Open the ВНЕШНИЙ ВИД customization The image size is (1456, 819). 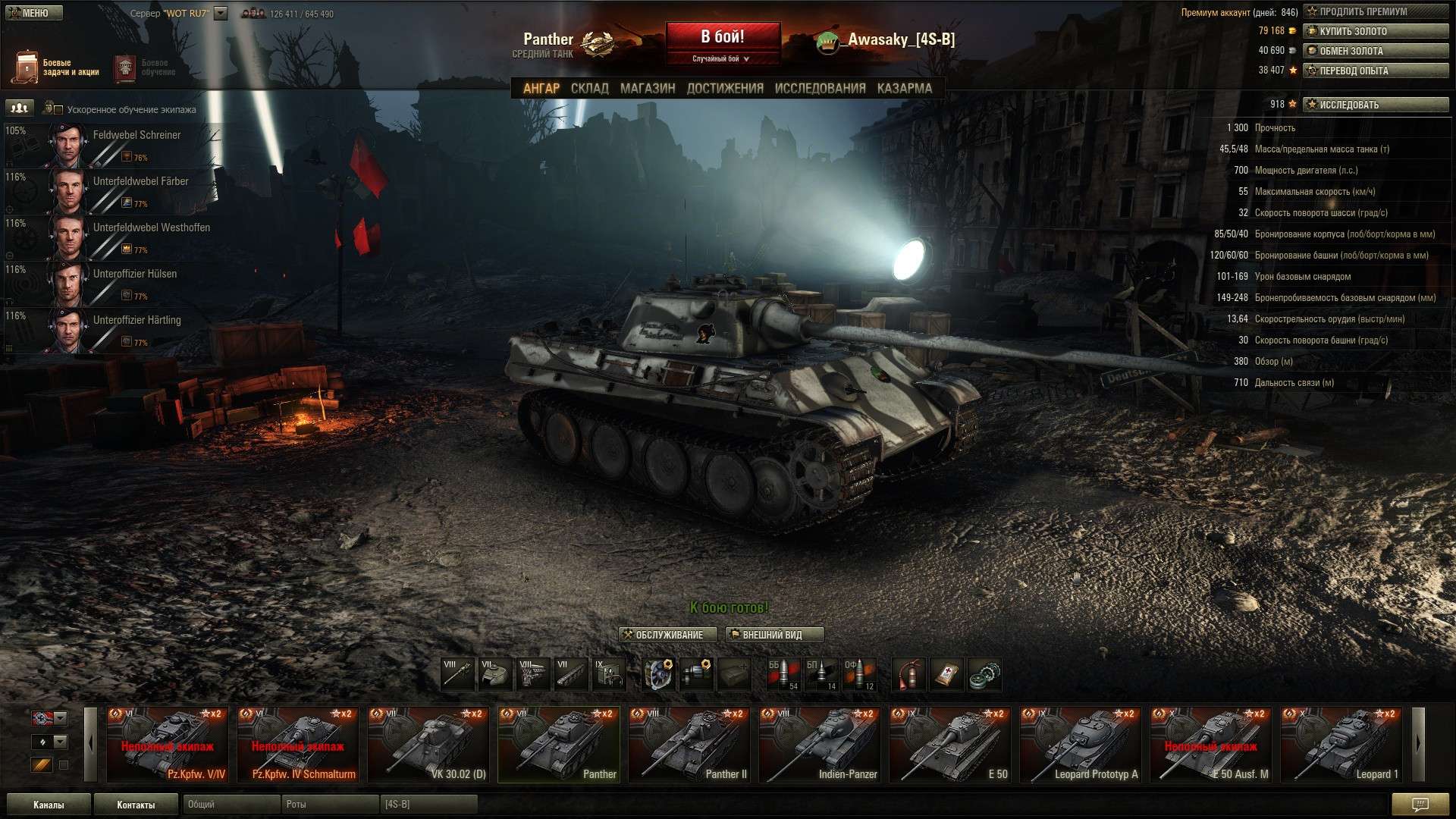click(774, 635)
